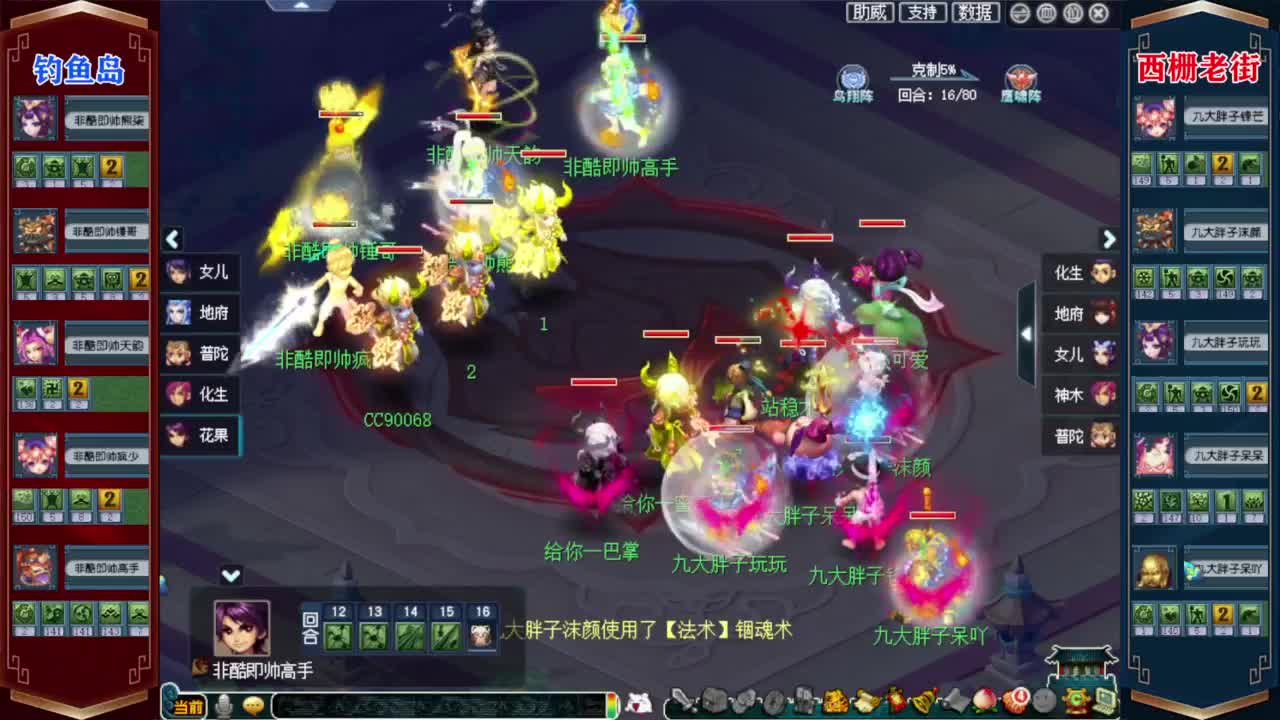This screenshot has height=720, width=1280.
Task: Select the 花果 command icon in the left menu
Action: tap(200, 437)
